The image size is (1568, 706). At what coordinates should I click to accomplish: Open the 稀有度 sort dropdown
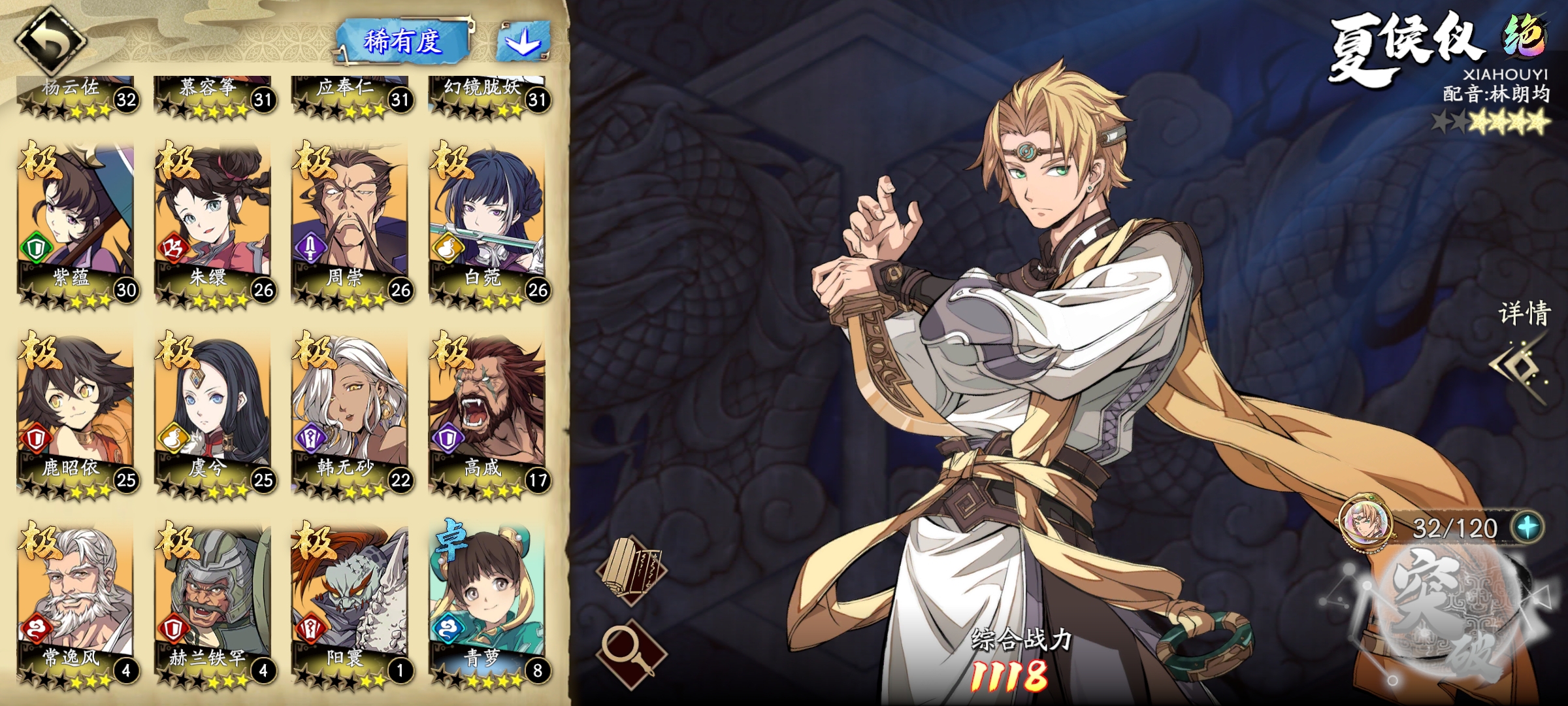[403, 42]
